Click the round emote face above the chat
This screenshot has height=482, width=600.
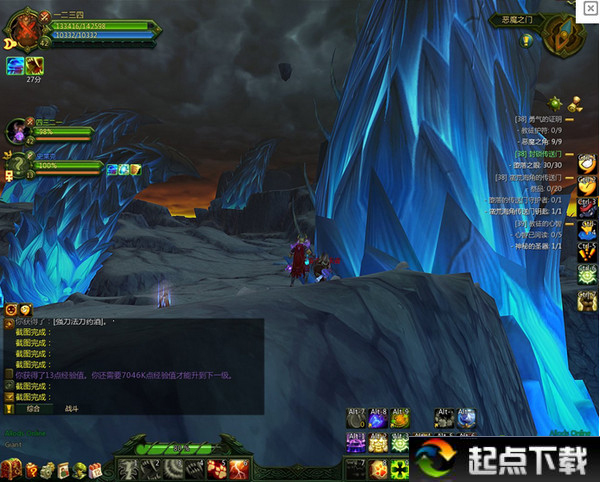[11, 310]
